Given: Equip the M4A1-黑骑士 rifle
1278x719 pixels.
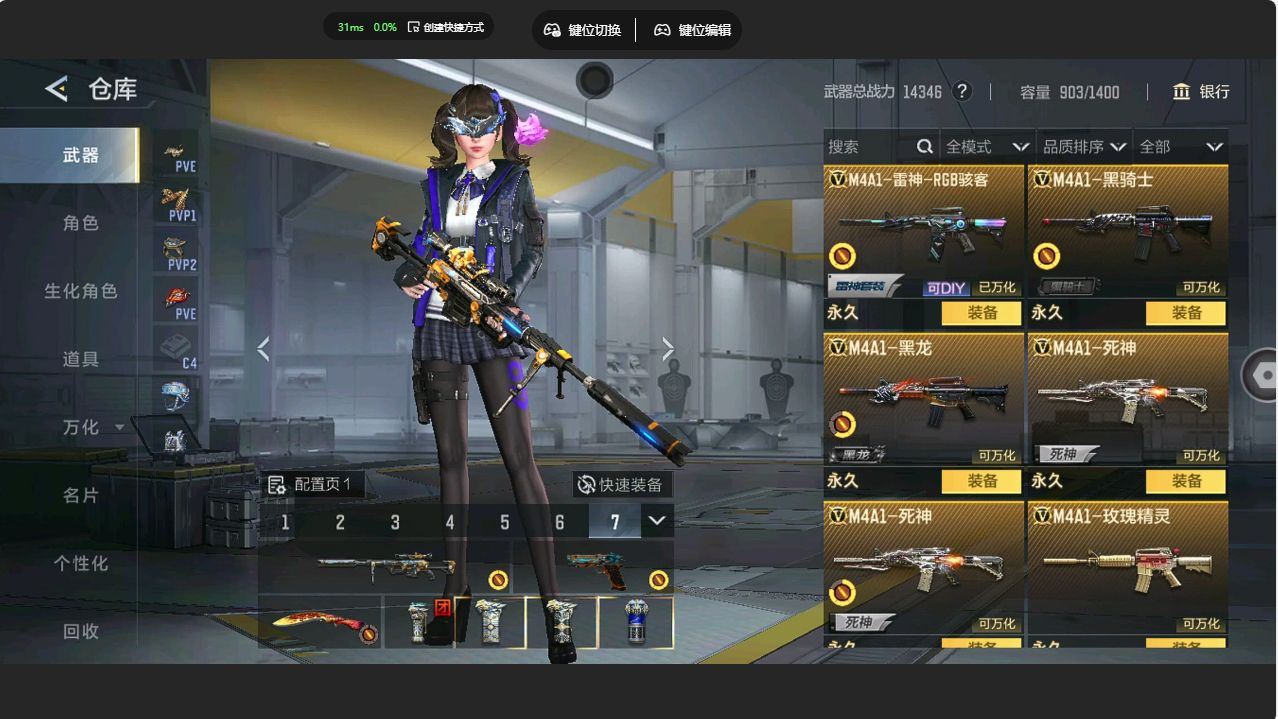Looking at the screenshot, I should [x=1186, y=313].
